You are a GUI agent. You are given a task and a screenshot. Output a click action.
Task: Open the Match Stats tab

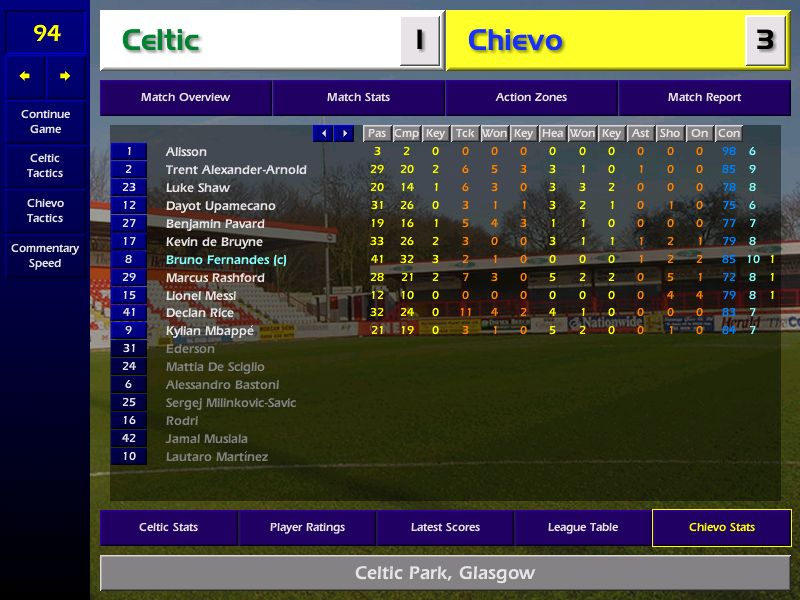pyautogui.click(x=358, y=98)
